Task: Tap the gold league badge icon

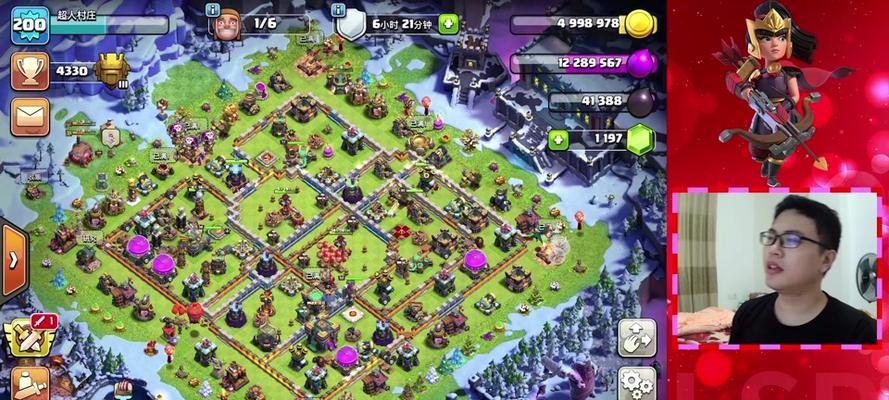Action: point(111,71)
